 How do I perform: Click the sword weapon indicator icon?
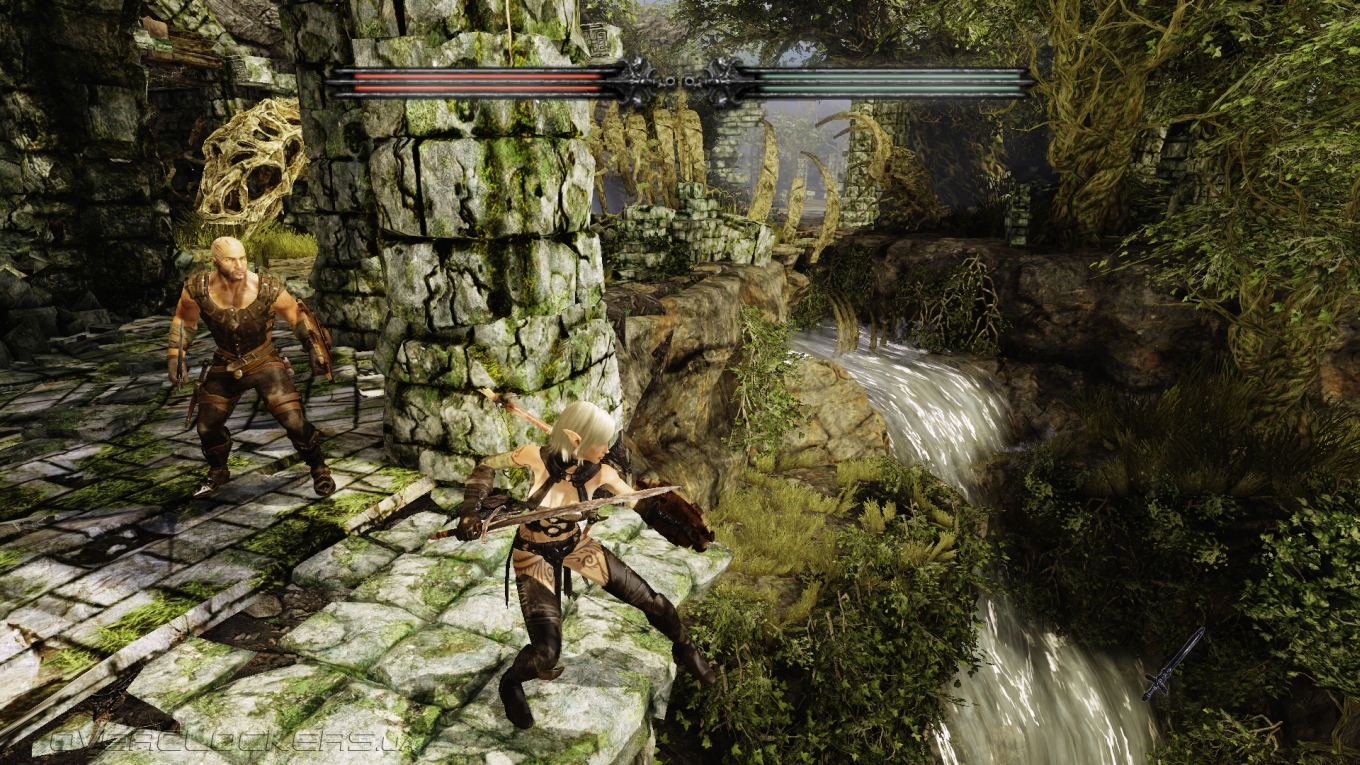click(x=1173, y=664)
